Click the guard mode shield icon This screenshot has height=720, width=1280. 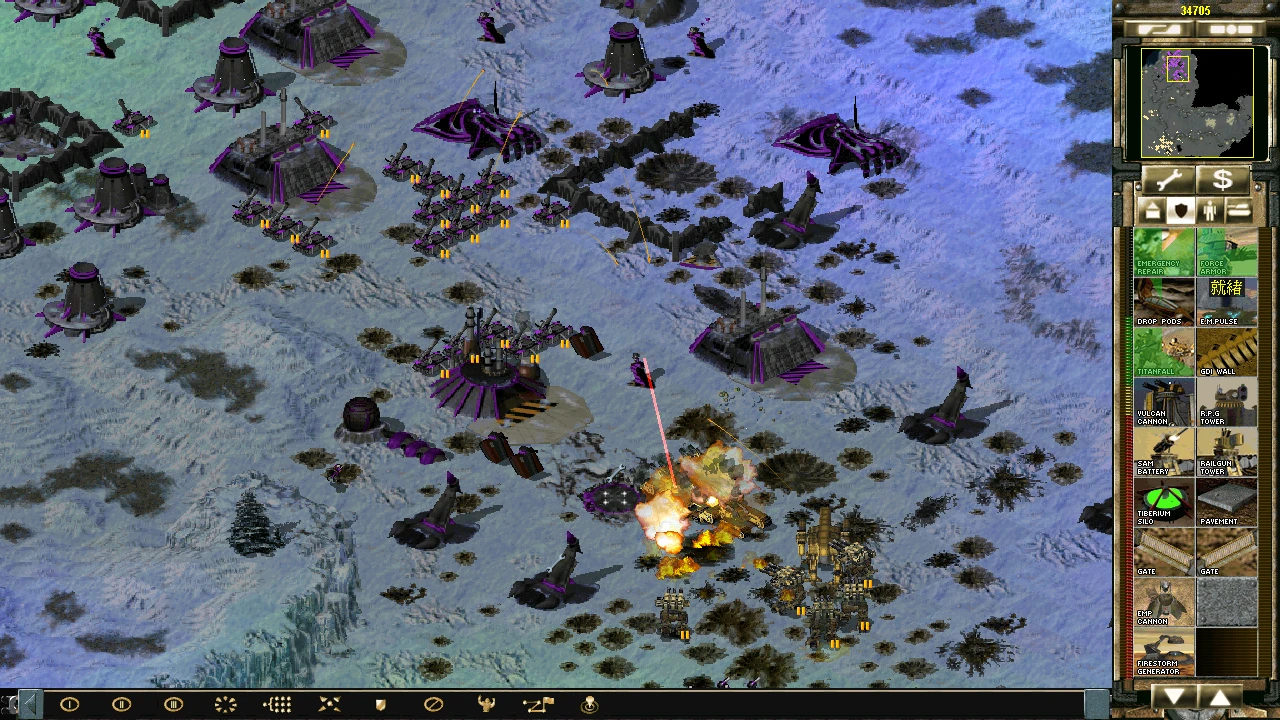click(380, 704)
